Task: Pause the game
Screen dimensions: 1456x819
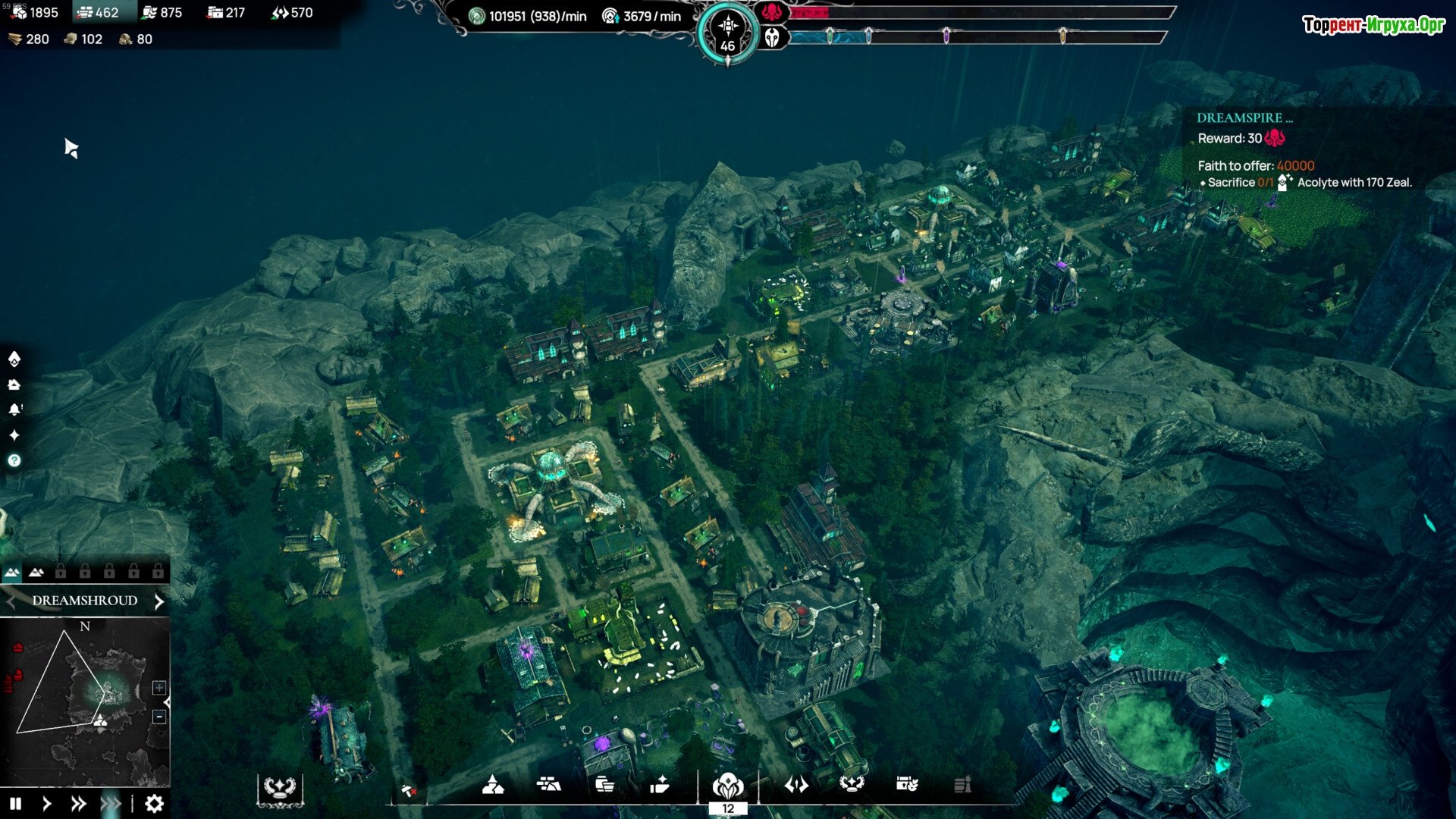Action: coord(16,804)
